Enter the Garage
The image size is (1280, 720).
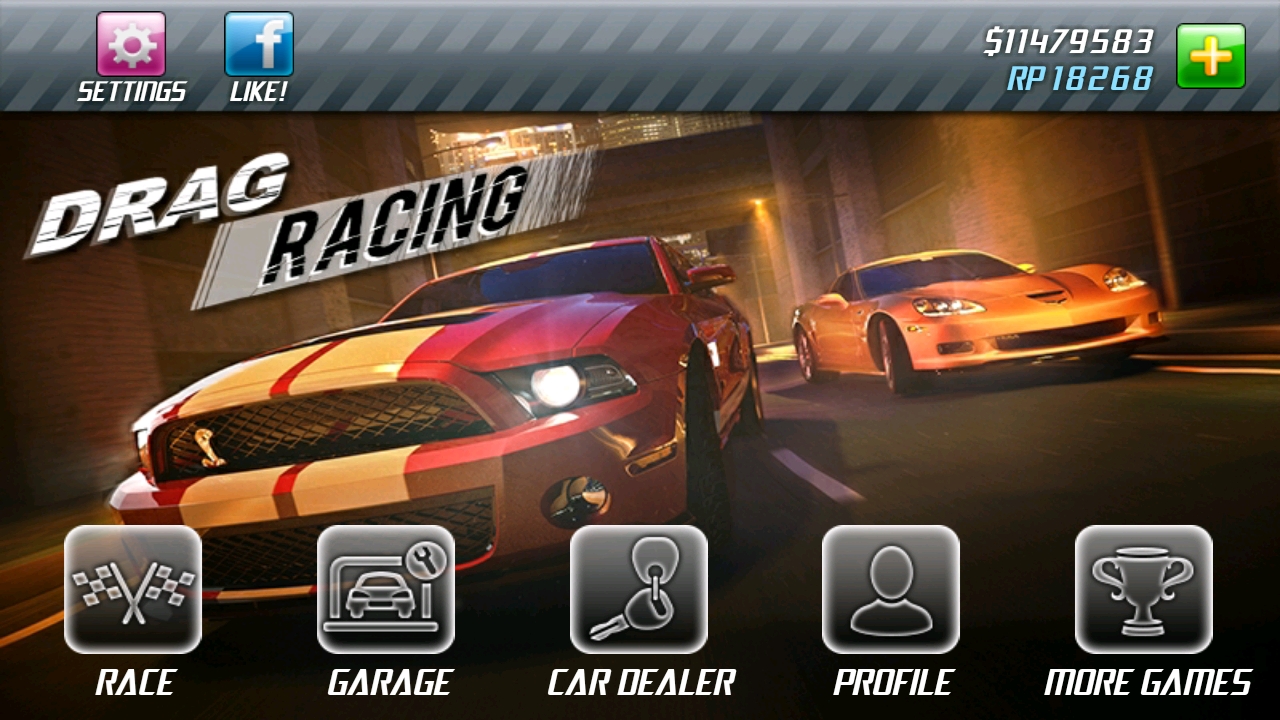[386, 590]
